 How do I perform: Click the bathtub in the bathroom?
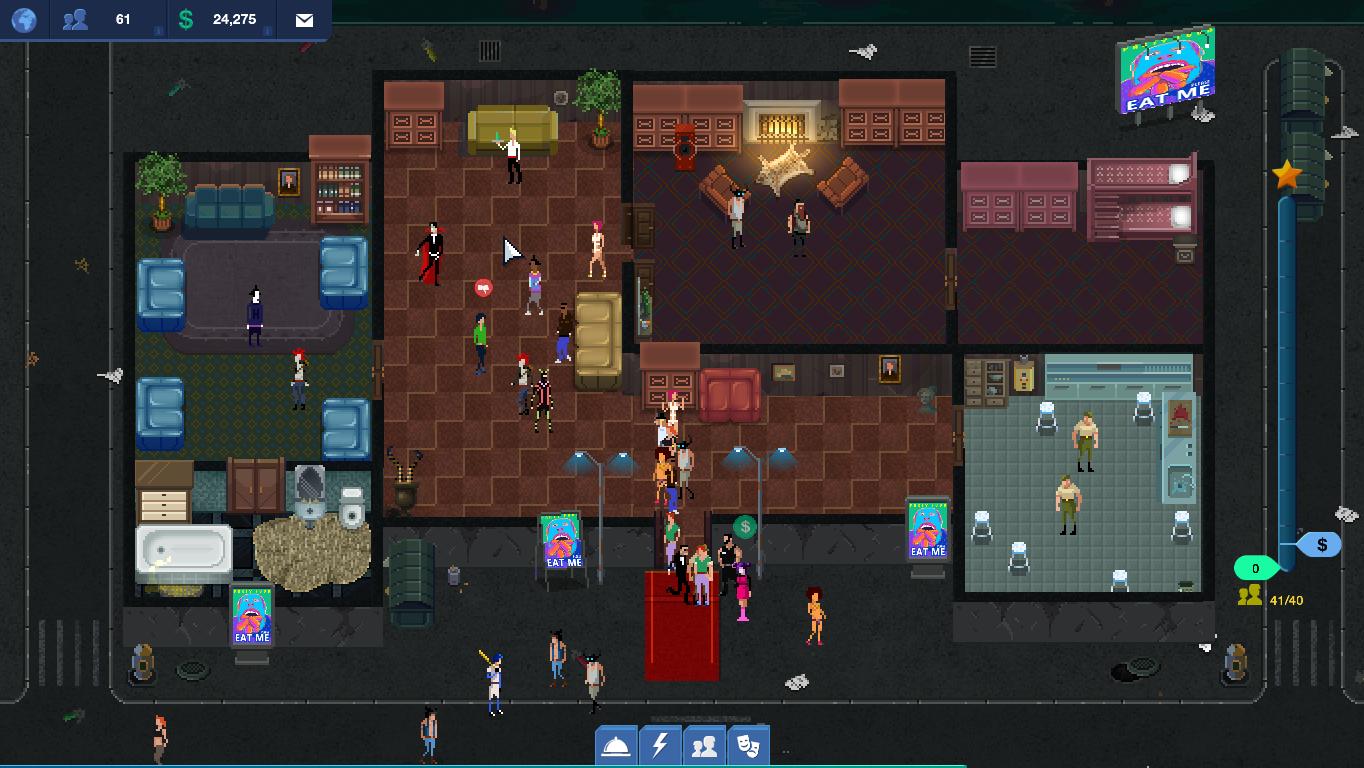point(184,550)
